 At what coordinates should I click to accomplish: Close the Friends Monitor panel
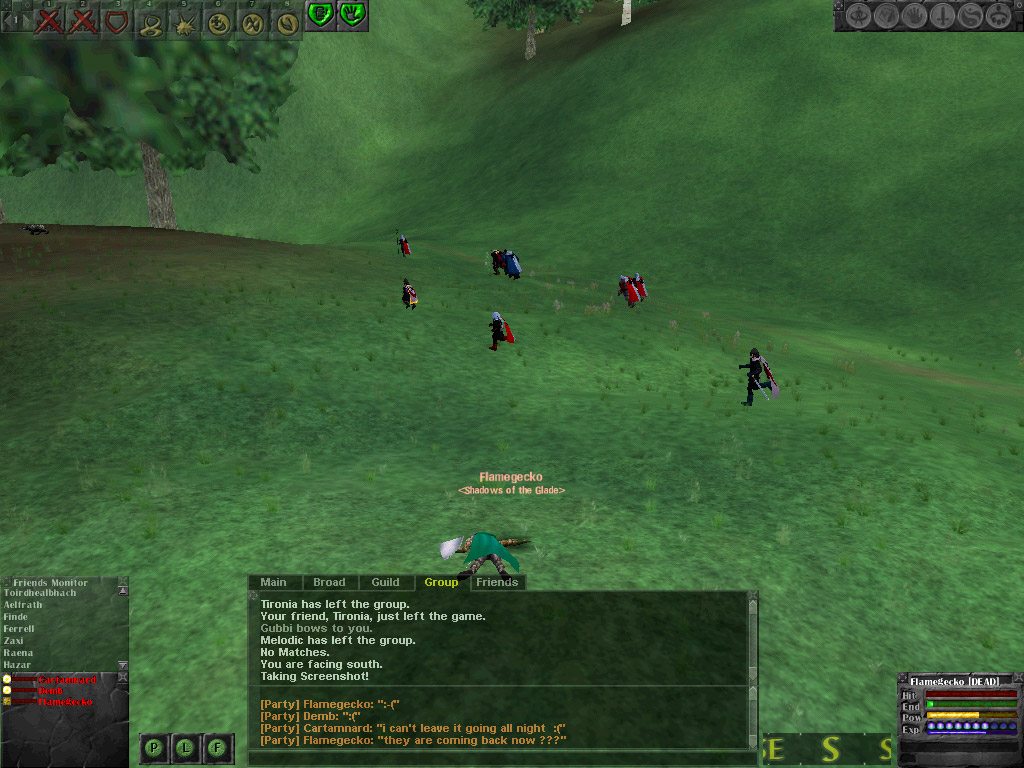tap(123, 581)
